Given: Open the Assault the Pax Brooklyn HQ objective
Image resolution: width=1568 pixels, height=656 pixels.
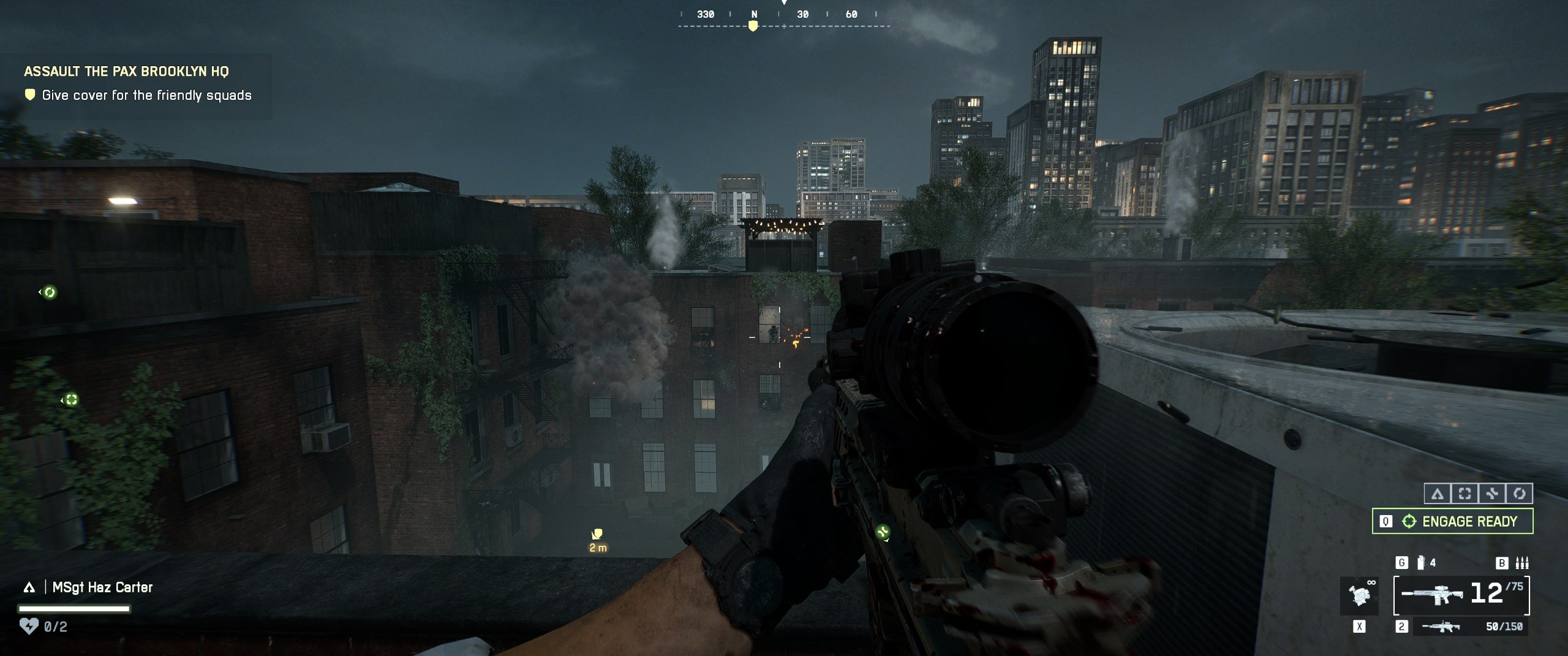Looking at the screenshot, I should pyautogui.click(x=126, y=72).
